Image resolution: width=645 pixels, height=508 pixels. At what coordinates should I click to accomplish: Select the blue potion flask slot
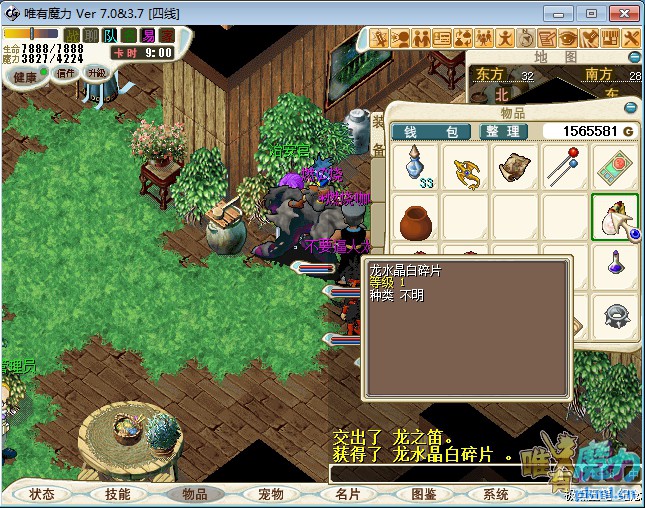pos(415,168)
